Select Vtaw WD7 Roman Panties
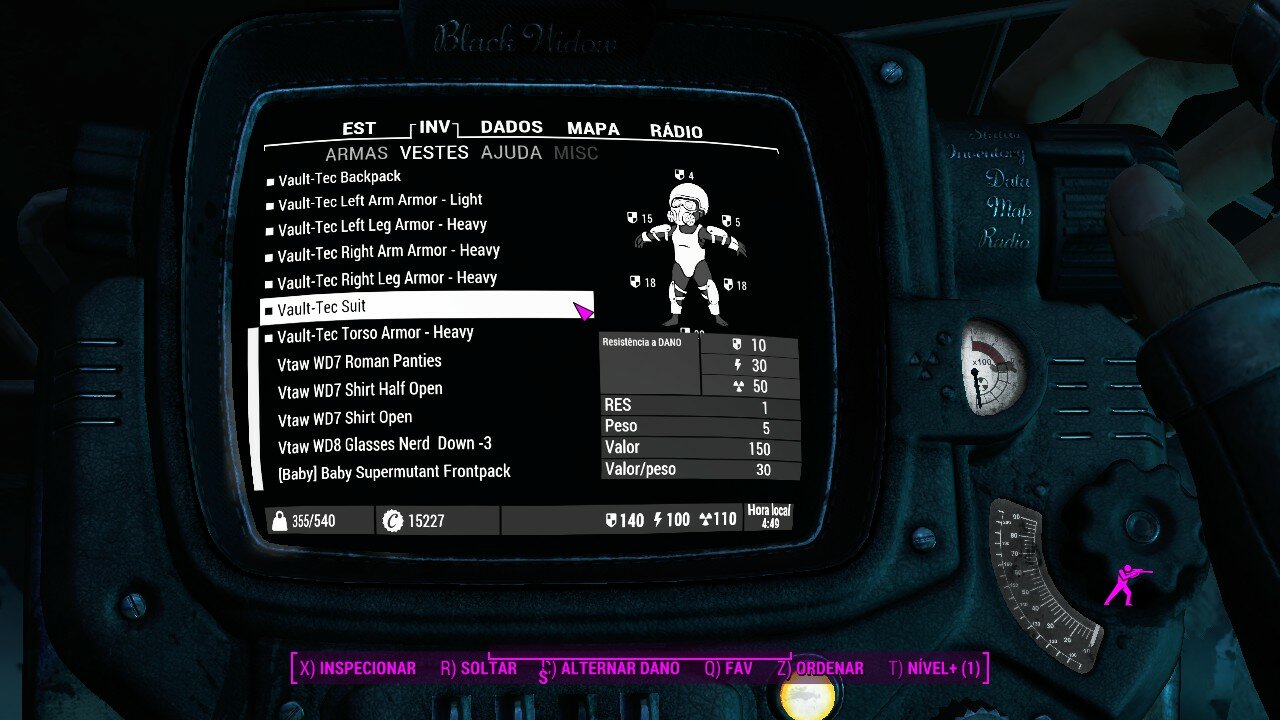 point(359,362)
